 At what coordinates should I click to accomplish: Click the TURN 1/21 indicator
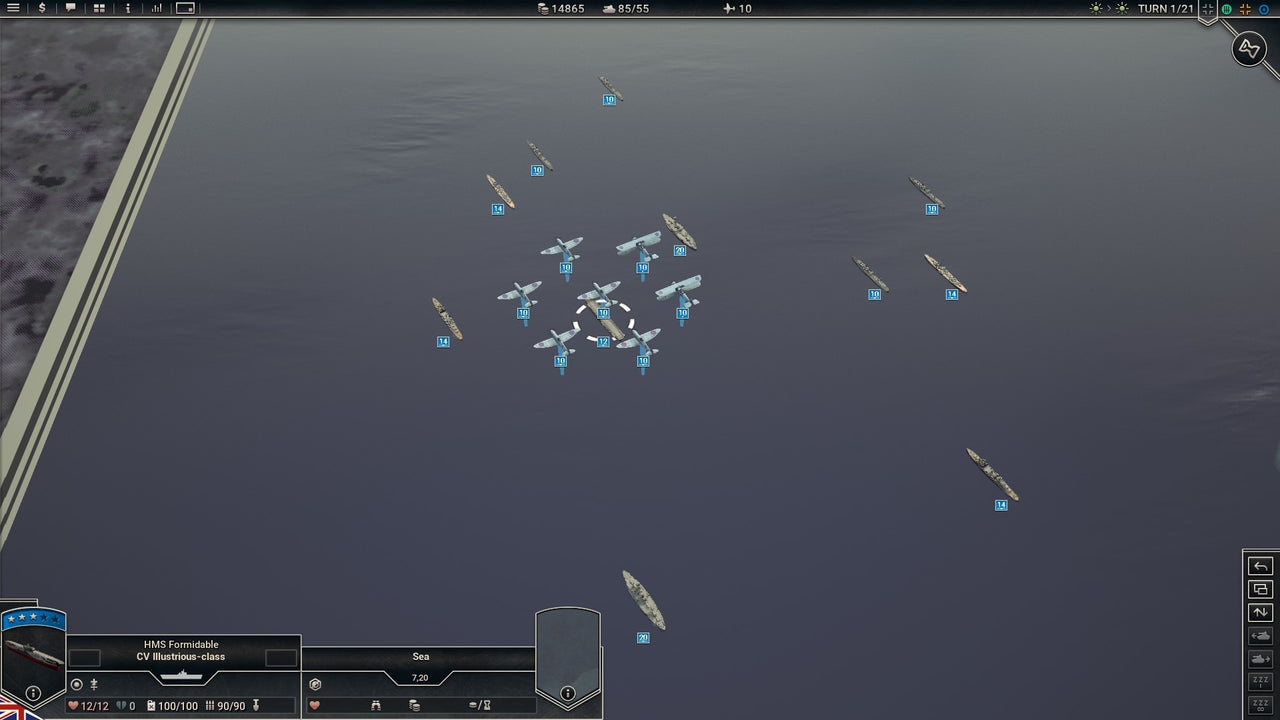1168,9
